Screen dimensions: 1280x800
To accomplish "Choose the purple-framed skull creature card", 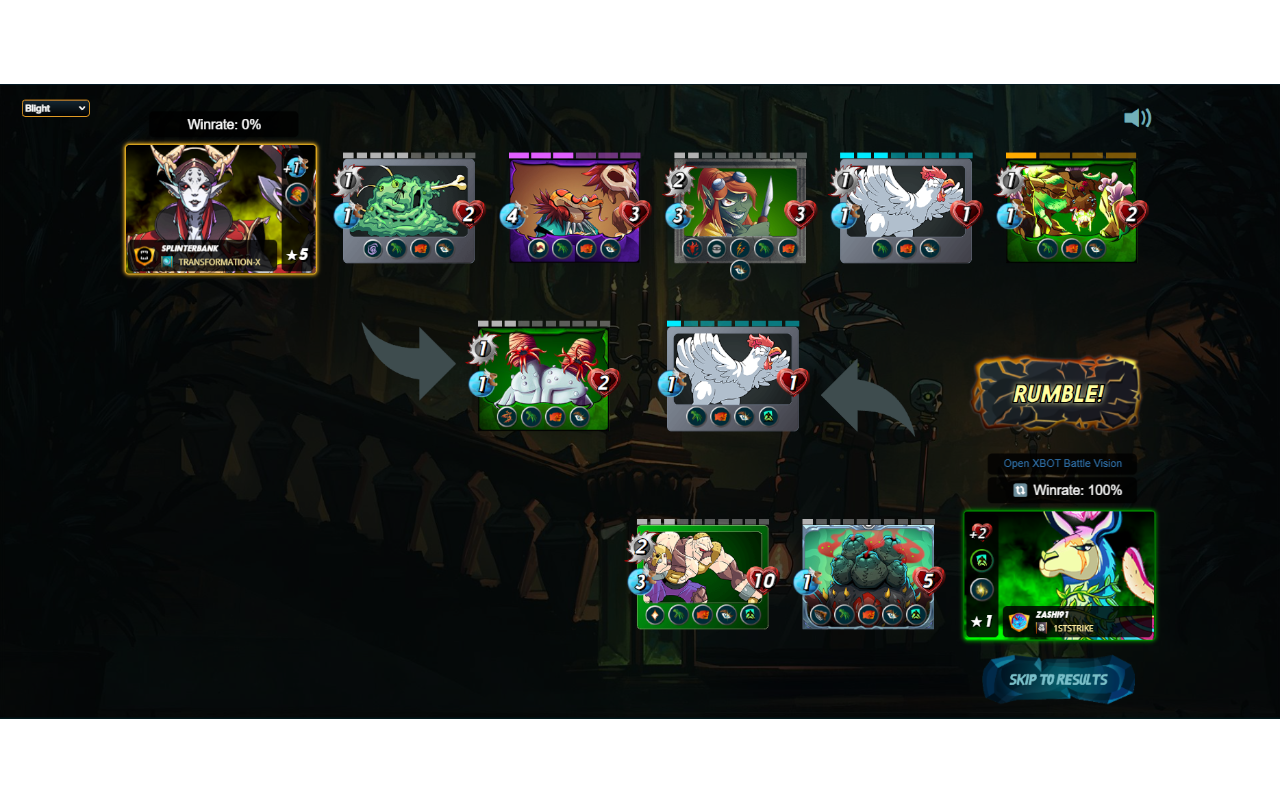I will (574, 208).
